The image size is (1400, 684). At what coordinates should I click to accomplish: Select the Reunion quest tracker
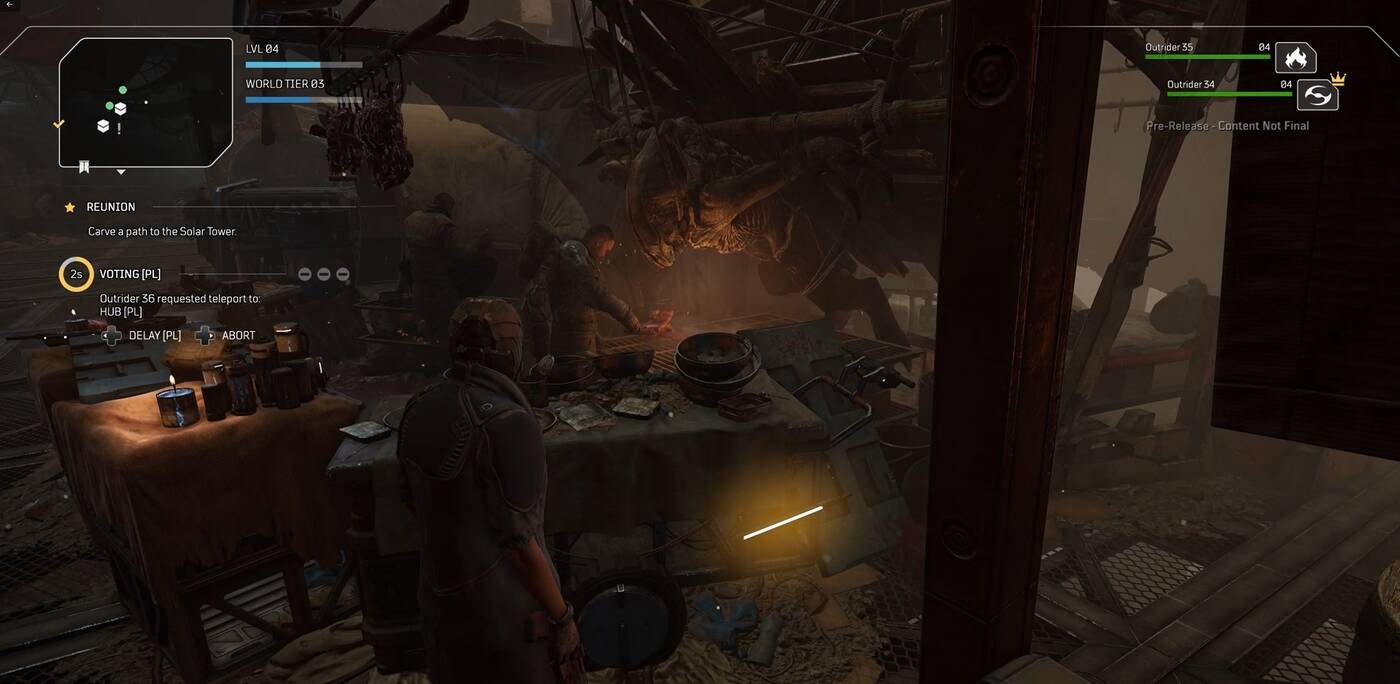point(111,207)
